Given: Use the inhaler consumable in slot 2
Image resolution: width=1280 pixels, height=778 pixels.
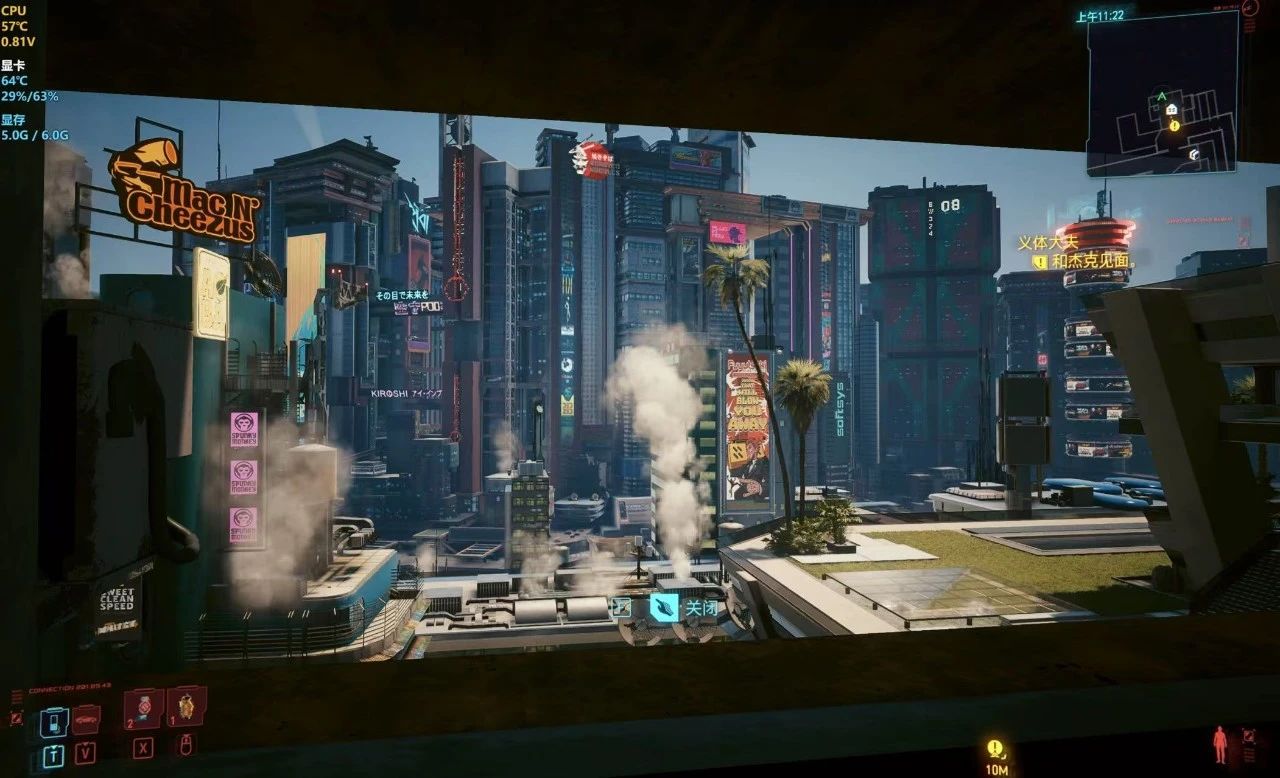Looking at the screenshot, I should point(144,708).
